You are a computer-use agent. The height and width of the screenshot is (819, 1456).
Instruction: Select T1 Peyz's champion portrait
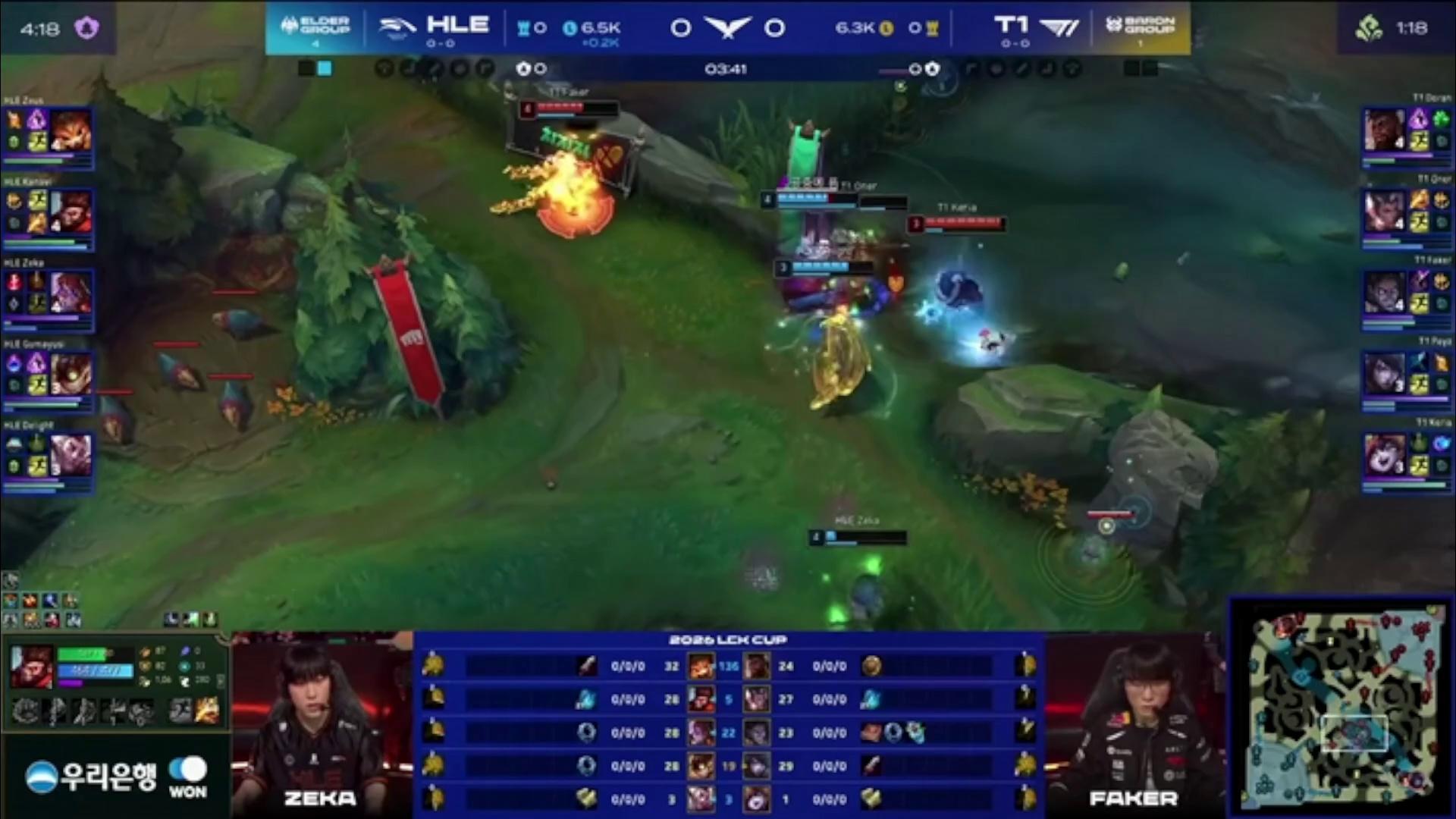pyautogui.click(x=1384, y=374)
